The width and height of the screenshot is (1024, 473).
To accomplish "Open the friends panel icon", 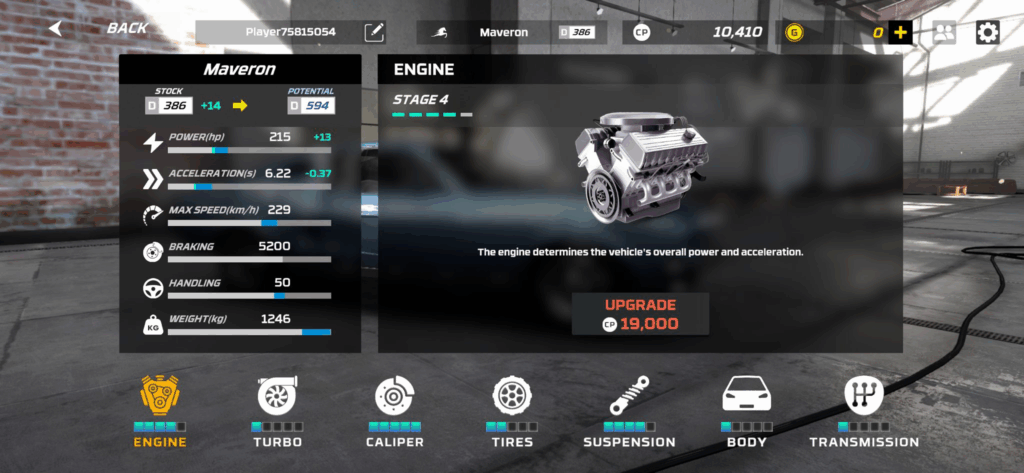I will pyautogui.click(x=944, y=32).
